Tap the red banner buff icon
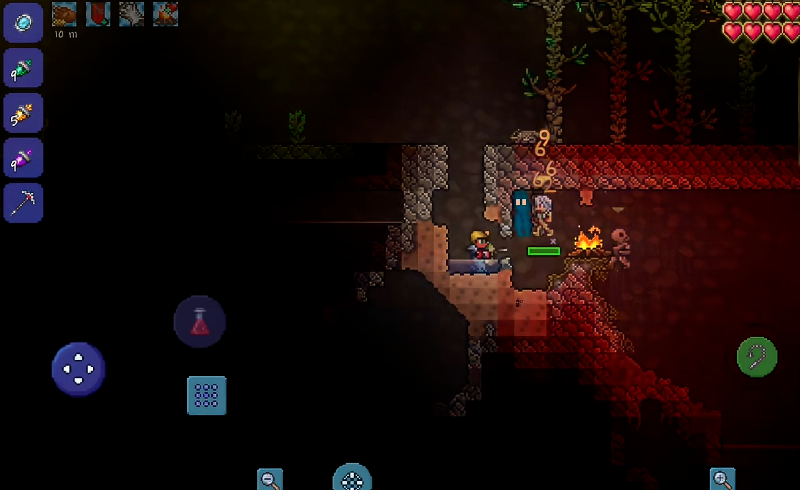The image size is (800, 490). tap(98, 13)
